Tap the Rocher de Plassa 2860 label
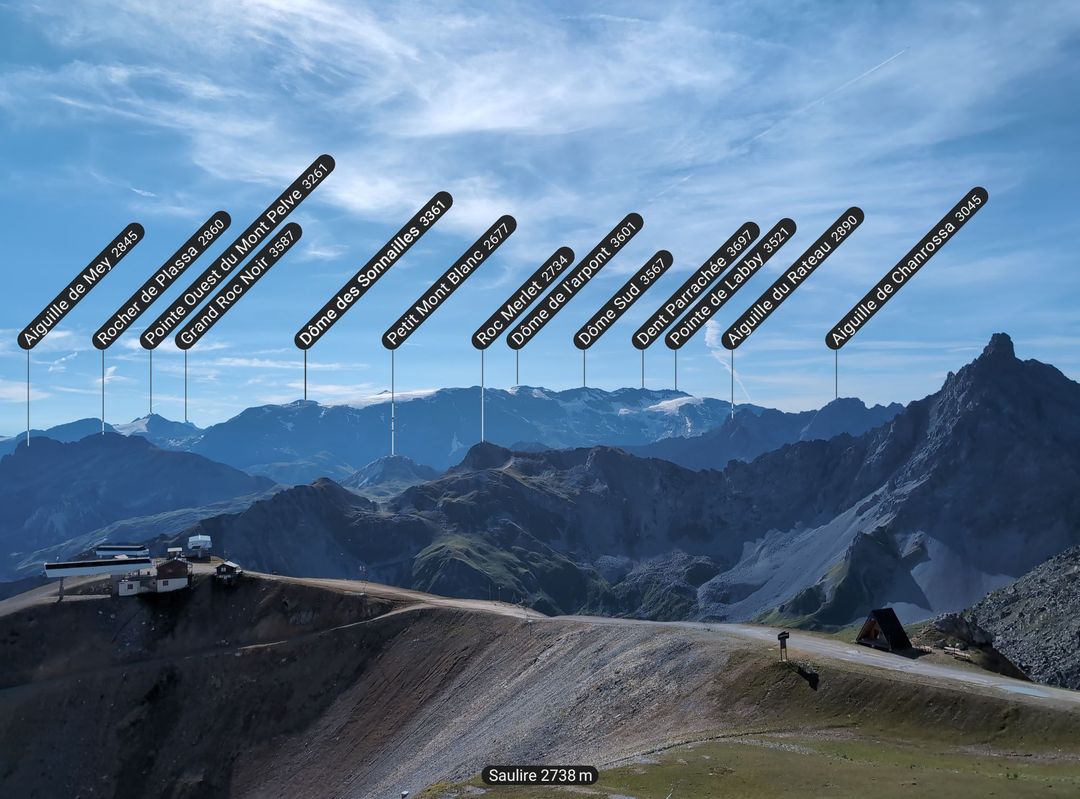 click(162, 280)
